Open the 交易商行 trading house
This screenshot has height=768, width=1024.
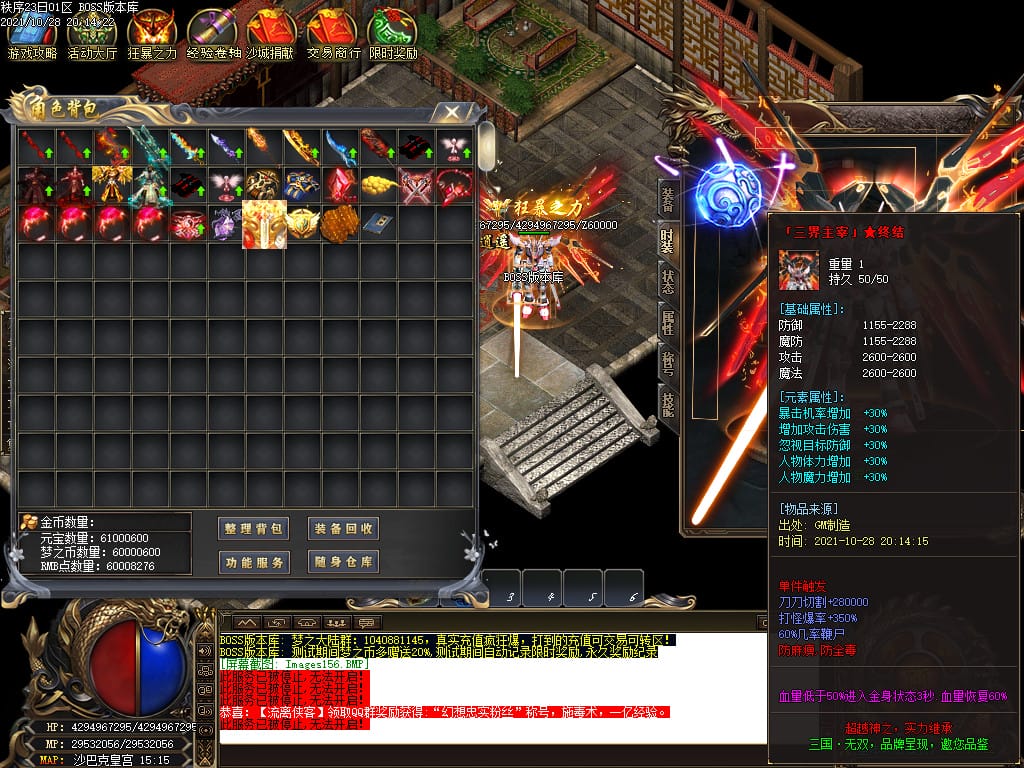click(x=332, y=35)
